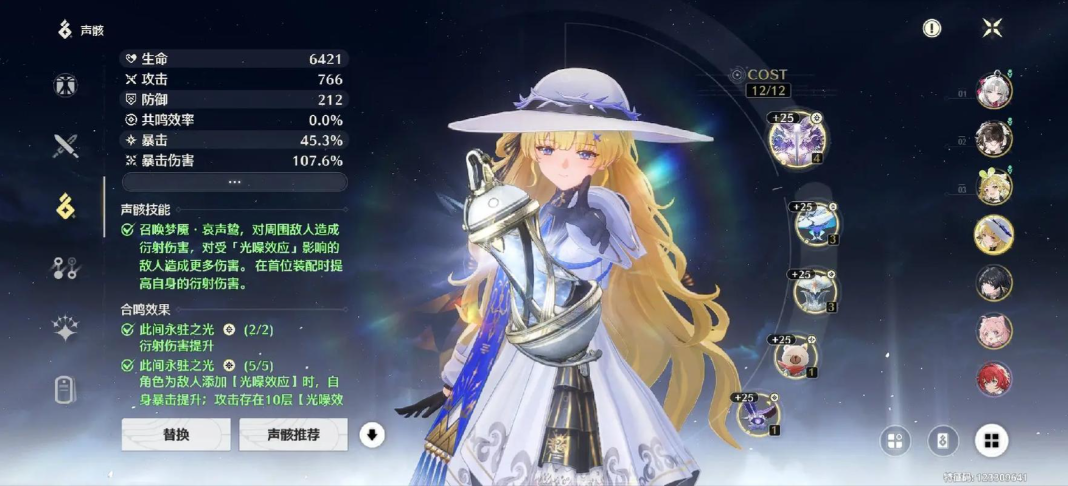Click the round down-arrow button

(372, 434)
